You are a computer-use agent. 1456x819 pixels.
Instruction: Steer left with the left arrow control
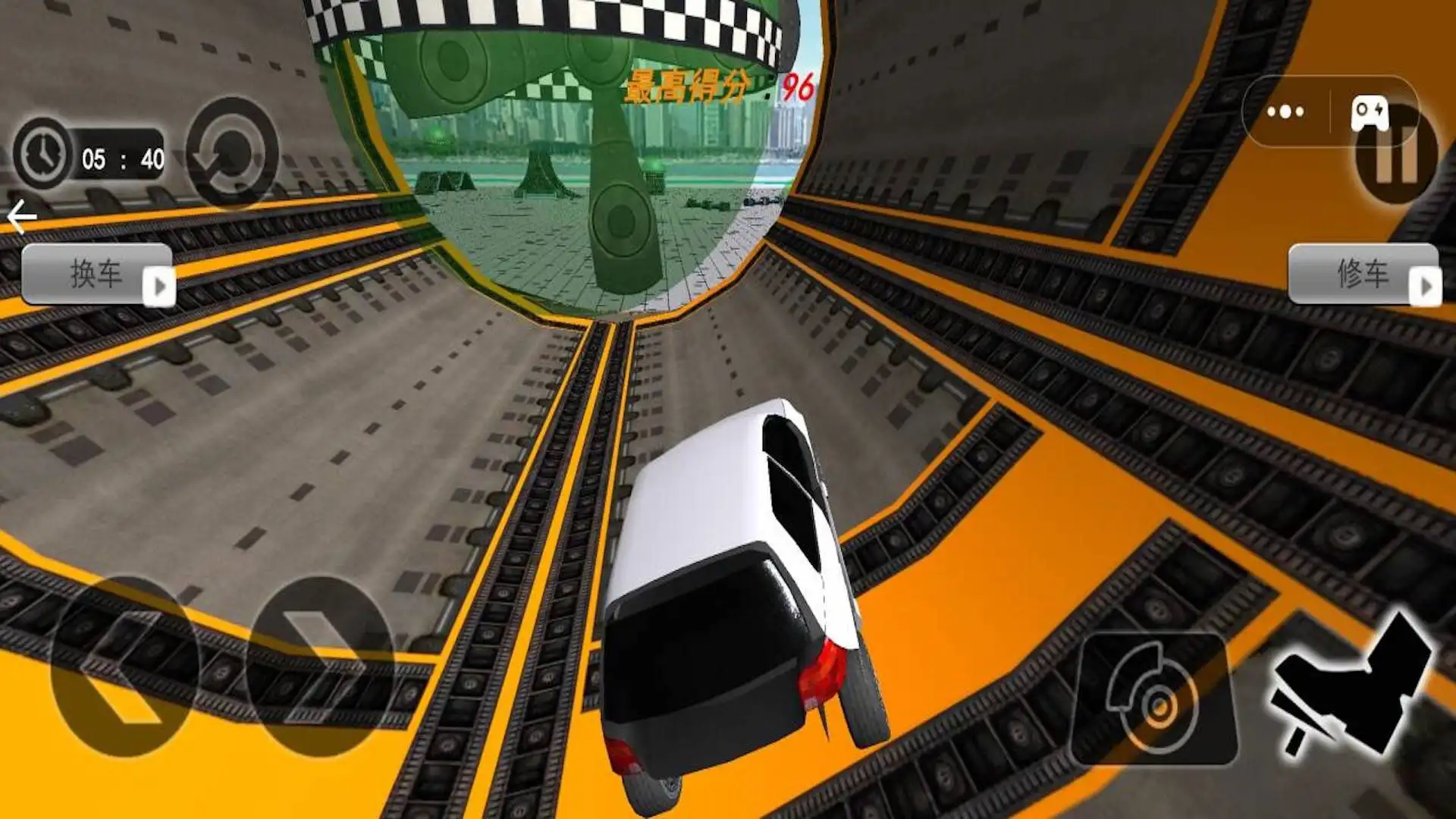[x=125, y=667]
